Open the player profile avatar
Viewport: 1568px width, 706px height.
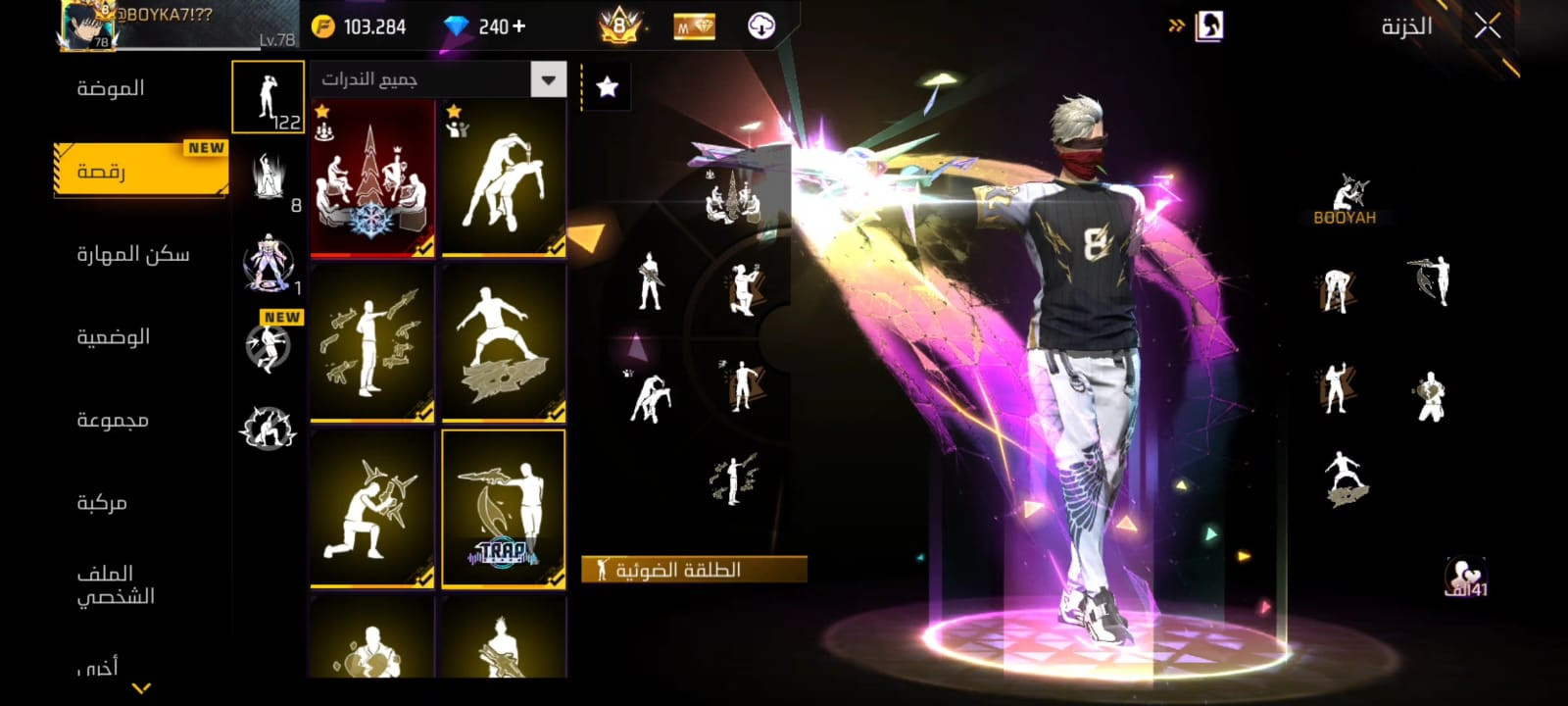click(87, 25)
